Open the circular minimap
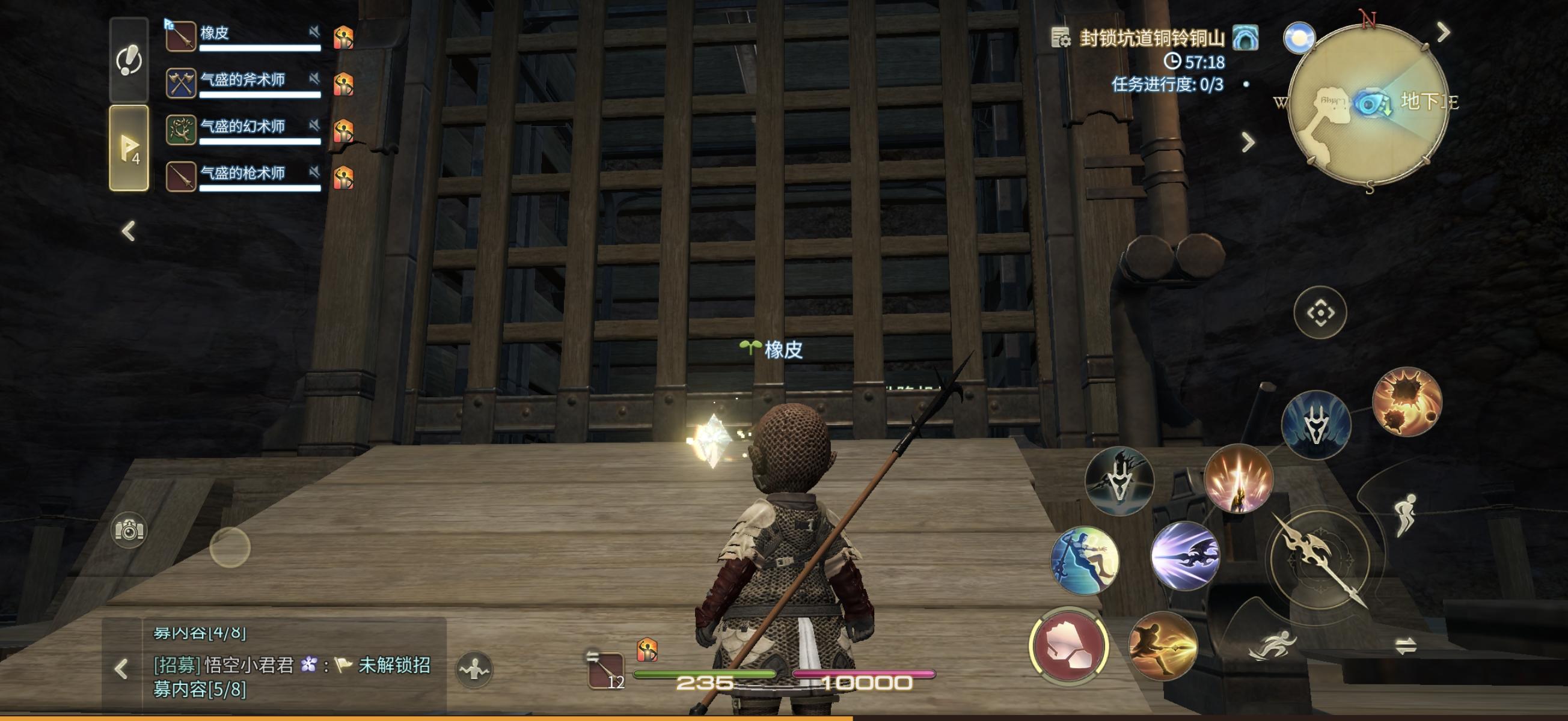Screen dimensions: 1568x721 coord(1368,103)
